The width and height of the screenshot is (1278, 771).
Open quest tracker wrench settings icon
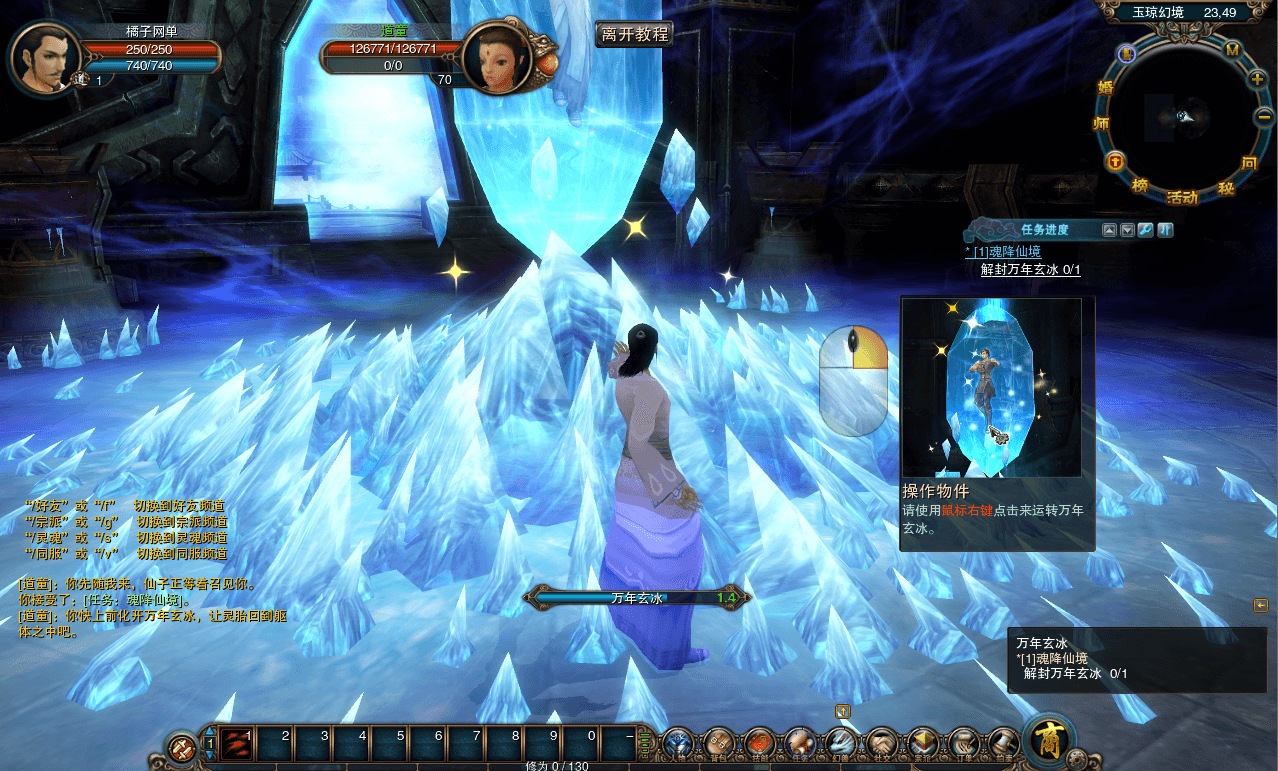coord(1146,230)
